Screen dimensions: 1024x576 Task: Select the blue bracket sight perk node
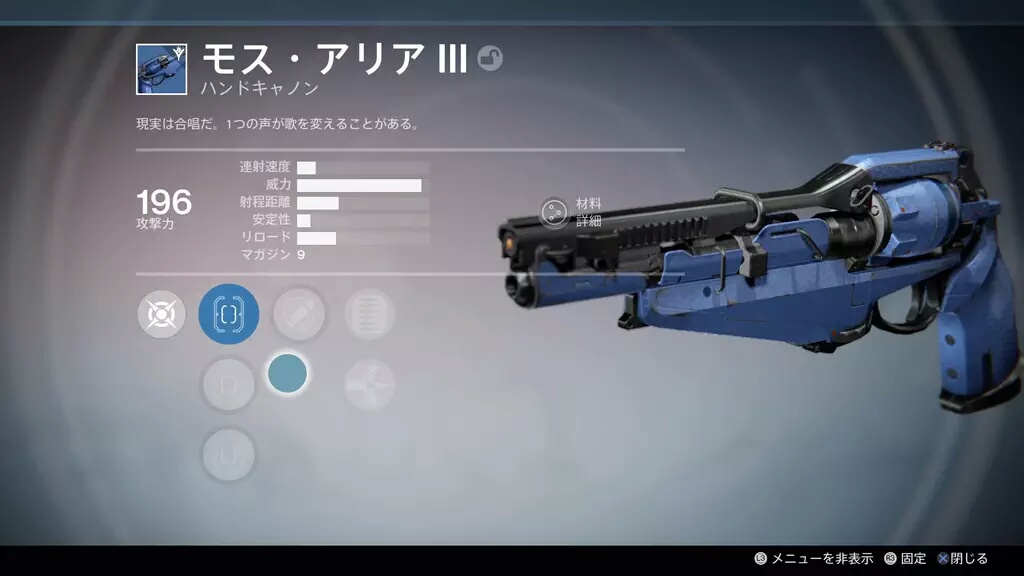tap(229, 314)
